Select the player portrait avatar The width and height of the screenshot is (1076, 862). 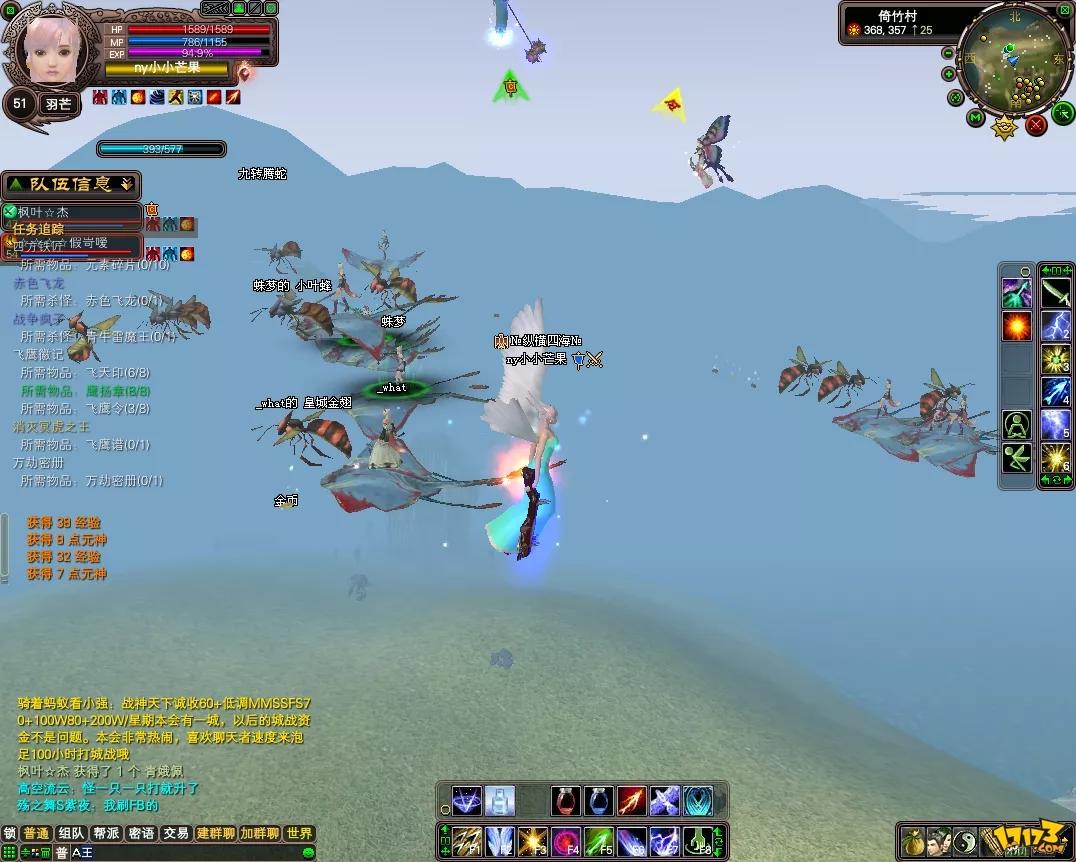tap(51, 50)
